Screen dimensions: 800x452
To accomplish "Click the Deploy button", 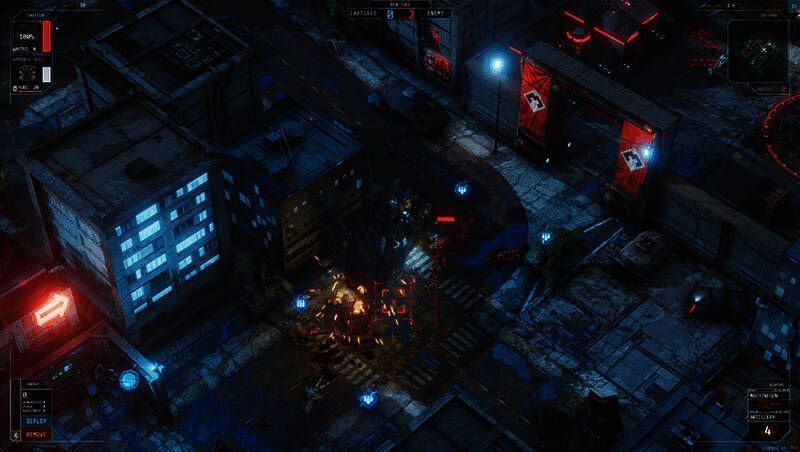I will pos(35,422).
